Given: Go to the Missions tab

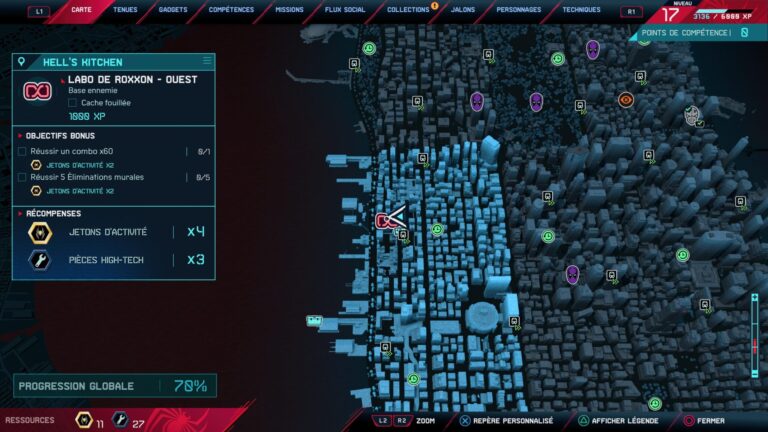Looking at the screenshot, I should 289,10.
